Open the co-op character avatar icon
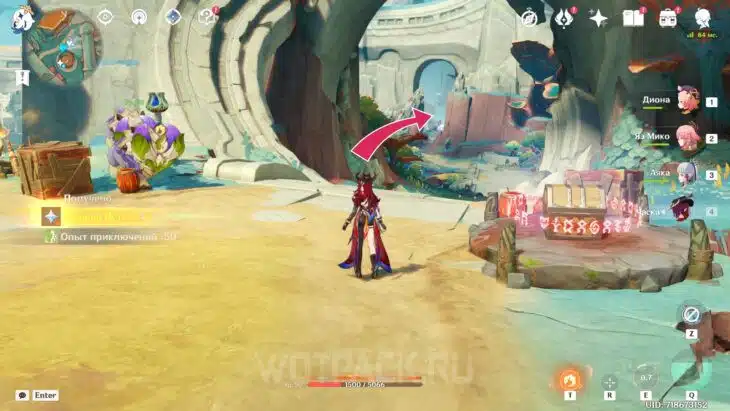This screenshot has width=730, height=411. pos(702,17)
